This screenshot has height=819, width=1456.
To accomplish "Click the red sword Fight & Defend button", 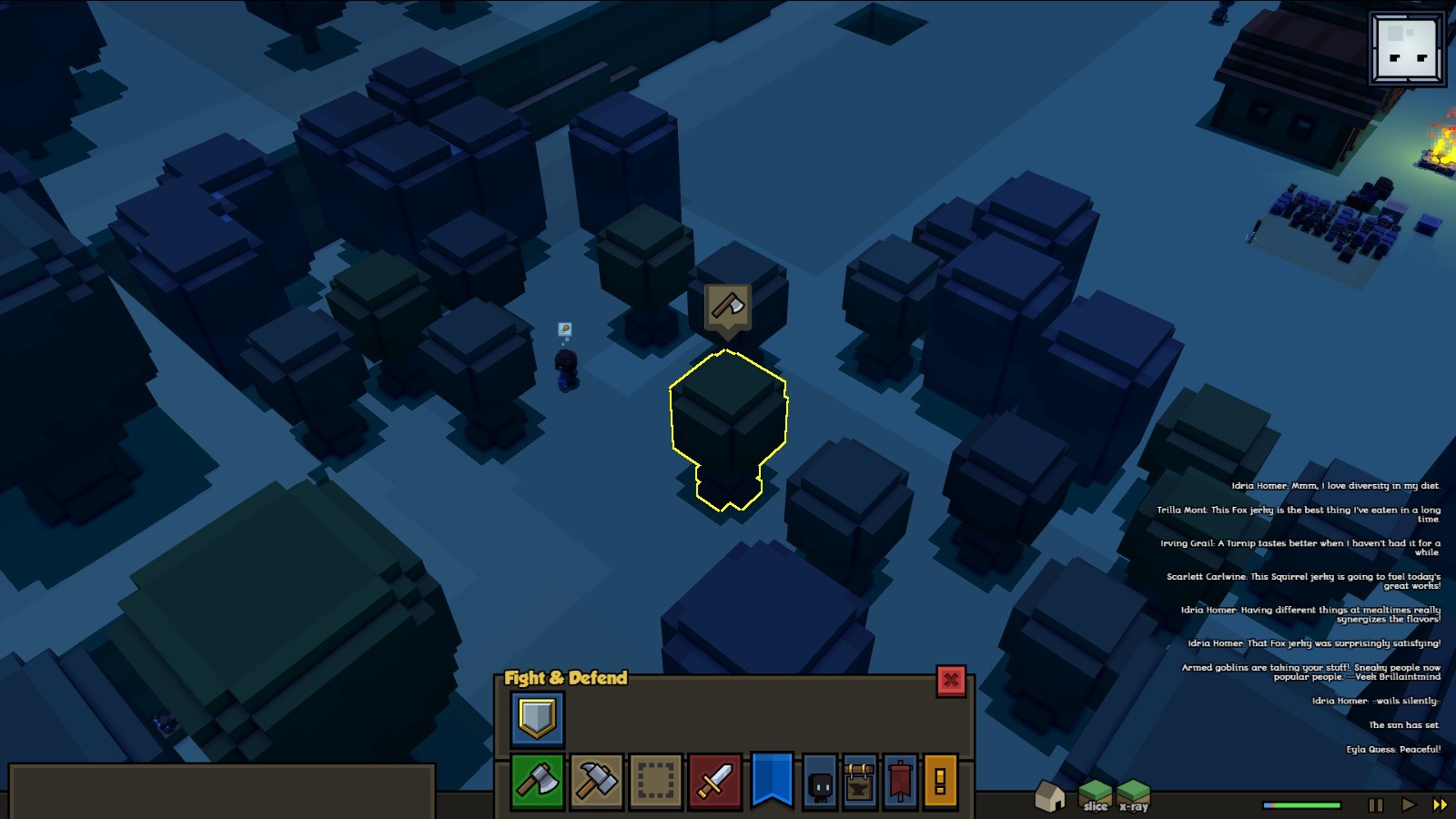I will coord(714,781).
